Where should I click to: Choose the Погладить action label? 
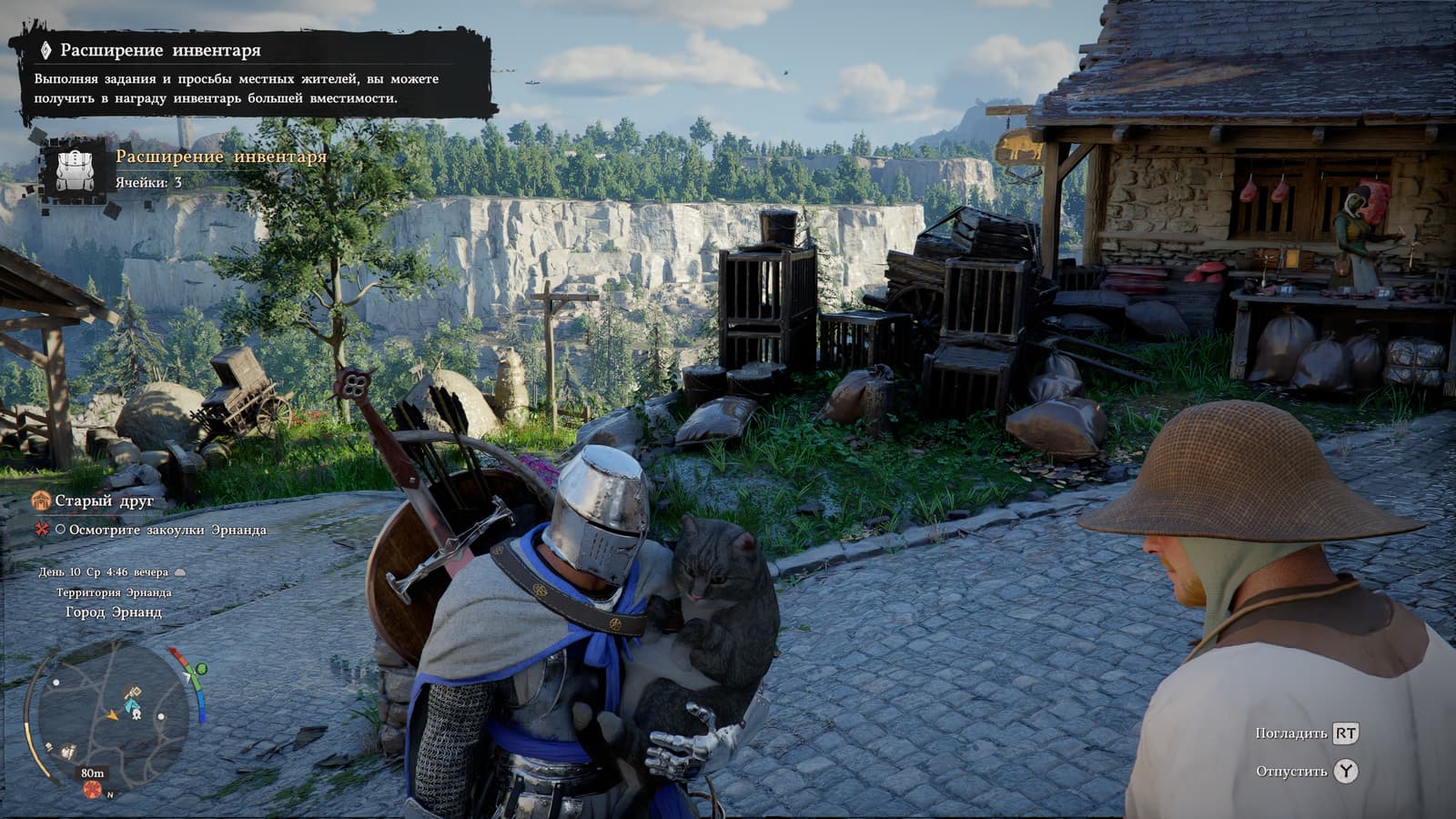pyautogui.click(x=1291, y=733)
